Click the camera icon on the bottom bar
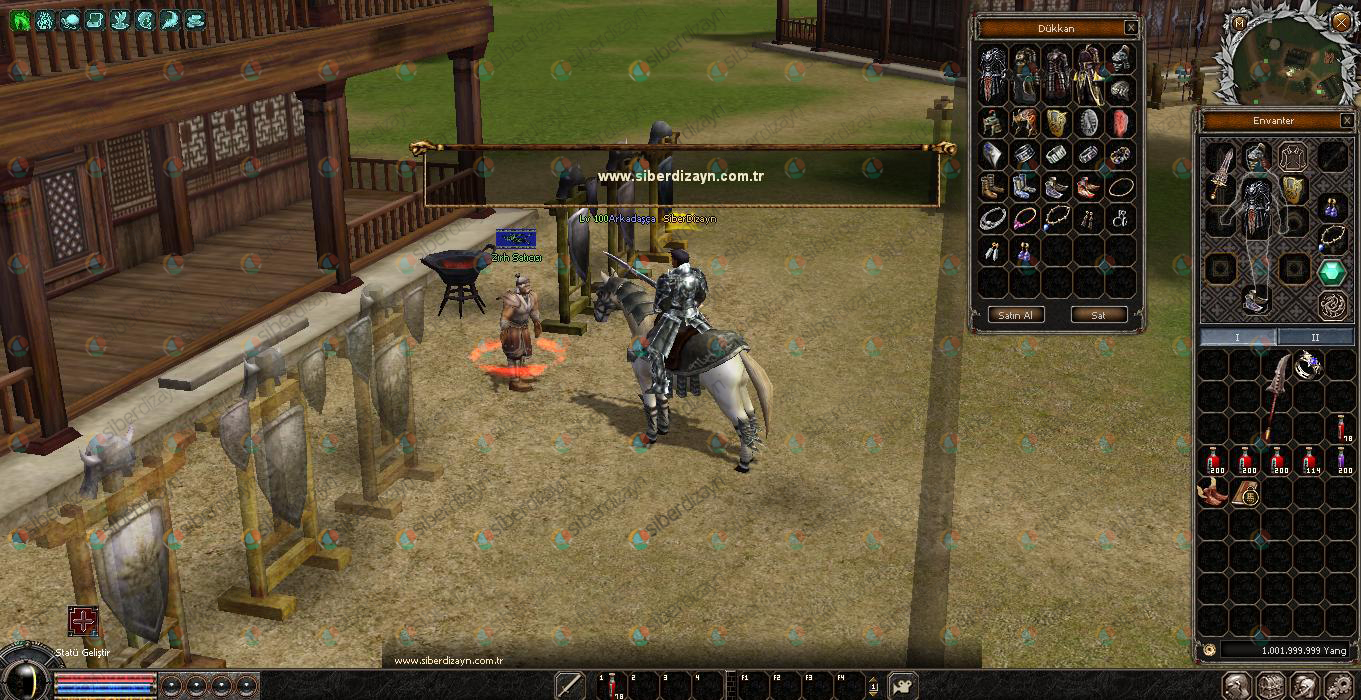The width and height of the screenshot is (1361, 700). pos(902,685)
